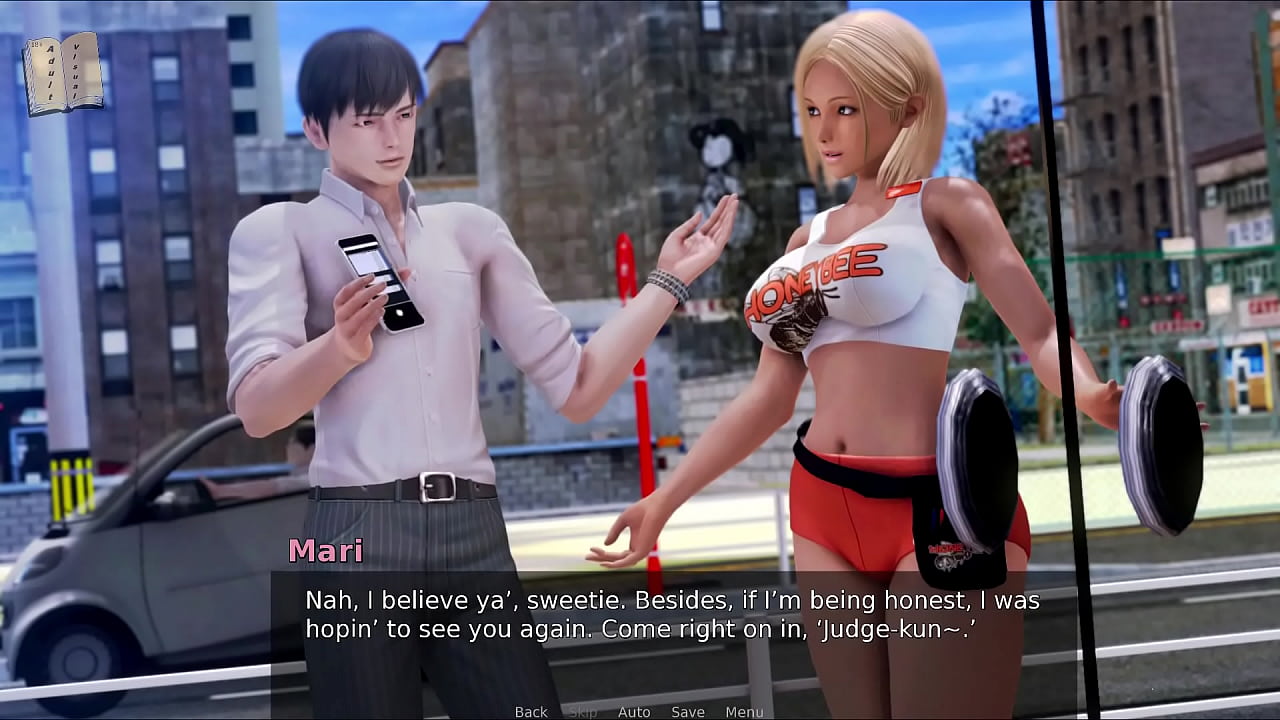The image size is (1280, 720).
Task: Open the game Menu
Action: tap(744, 712)
